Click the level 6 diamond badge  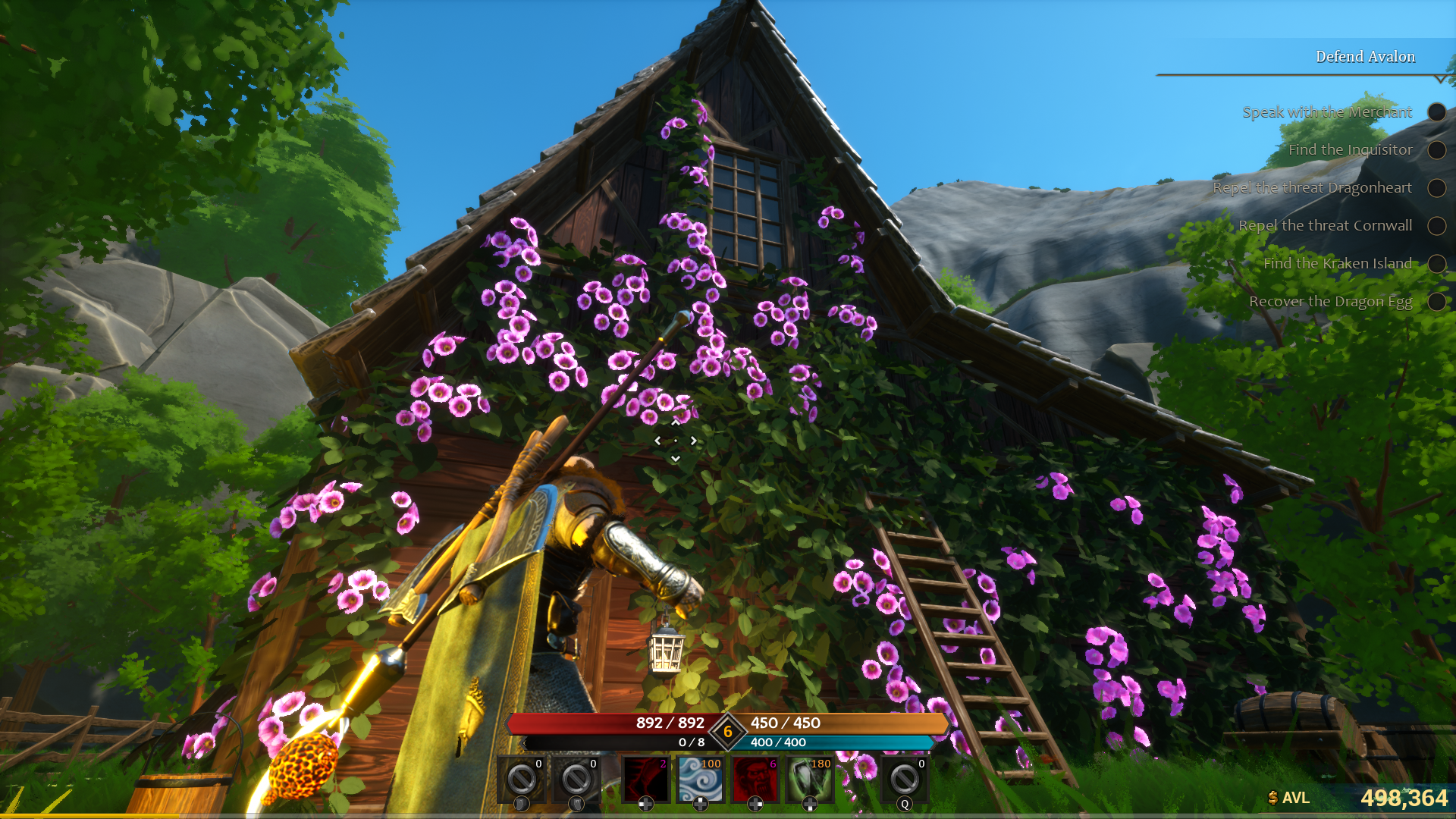(728, 732)
